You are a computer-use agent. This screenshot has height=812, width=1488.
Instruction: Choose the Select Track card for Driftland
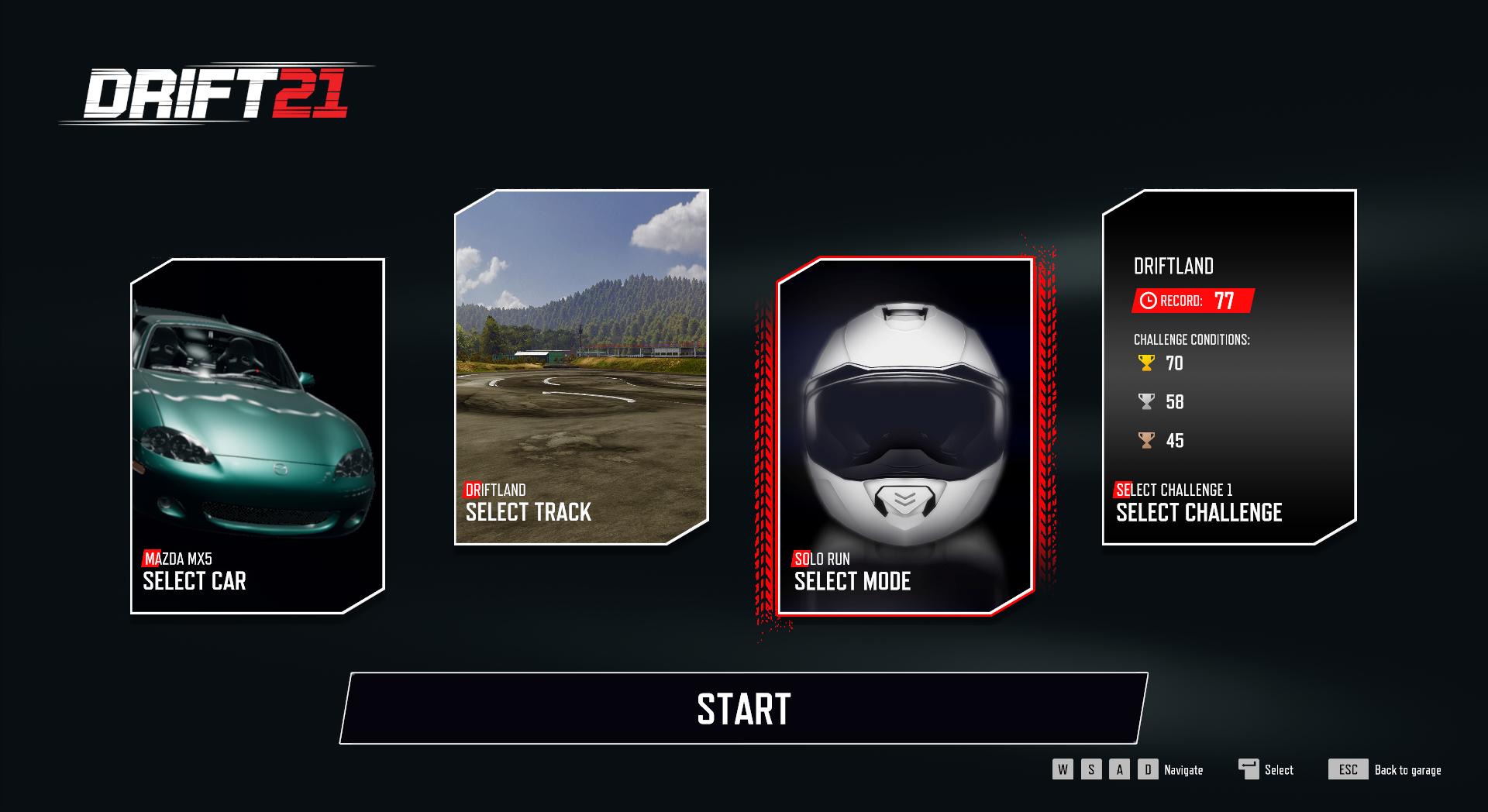[581, 366]
